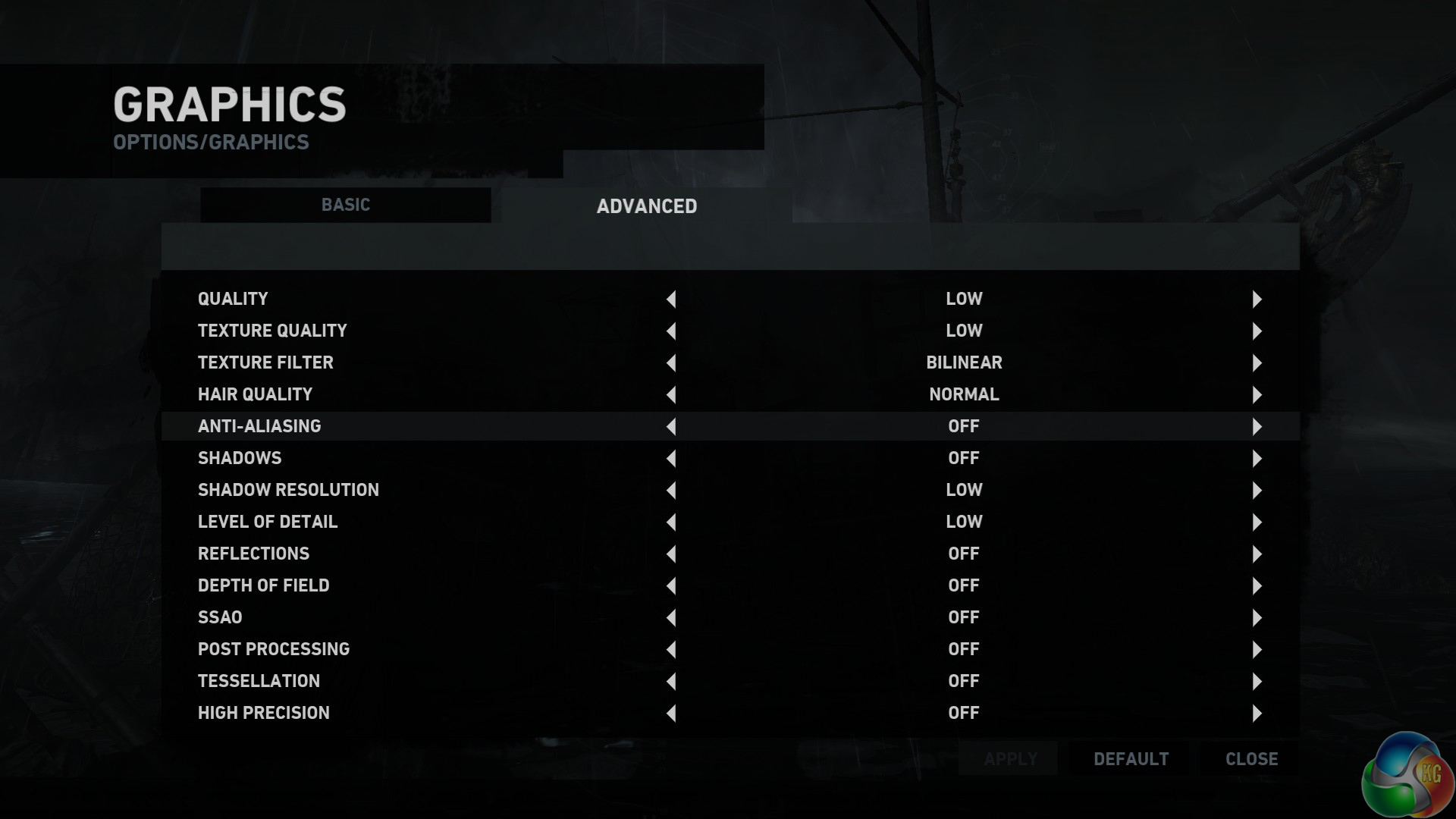Image resolution: width=1456 pixels, height=819 pixels.
Task: Switch to the Basic graphics tab
Action: click(346, 205)
